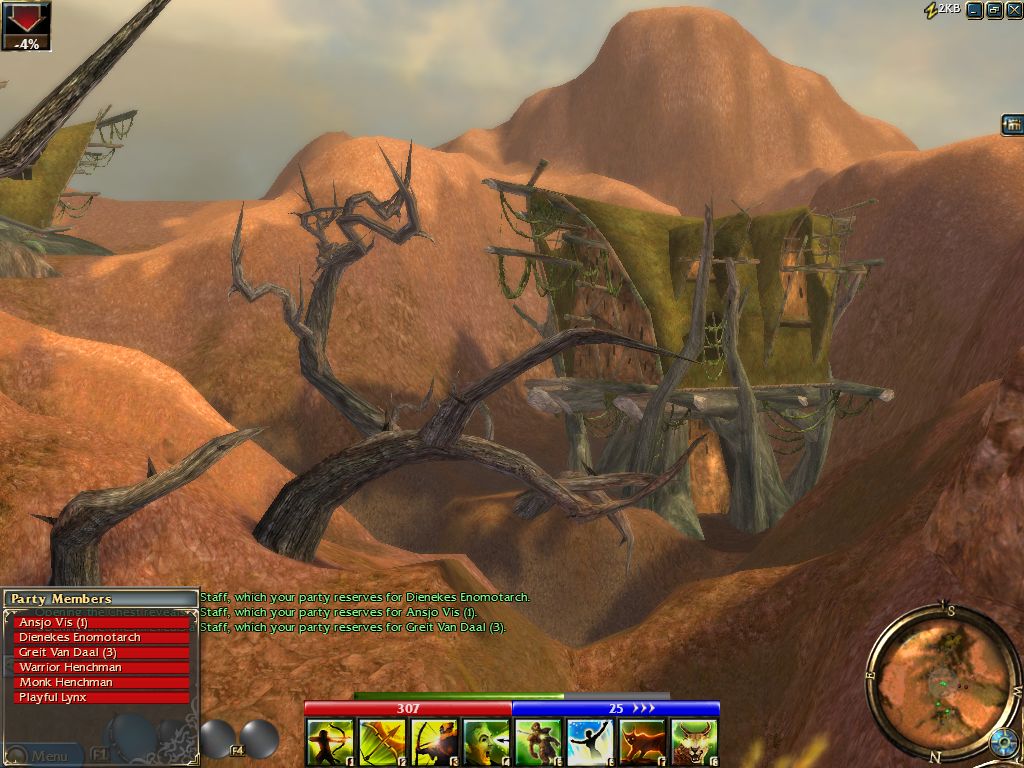Select the Monk Henchman party entry
Screen dimensions: 1024x768
(x=102, y=682)
